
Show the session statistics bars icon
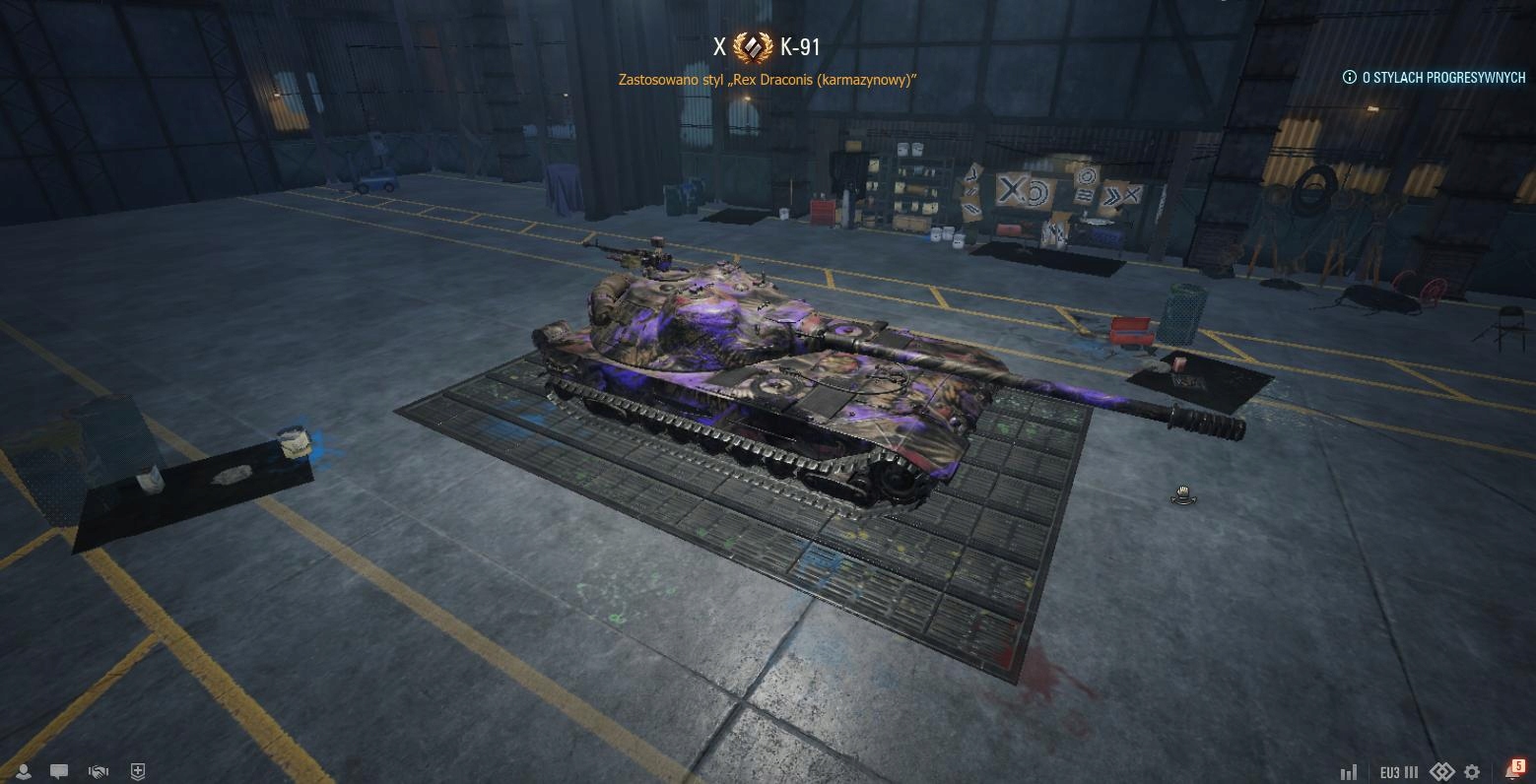1349,772
